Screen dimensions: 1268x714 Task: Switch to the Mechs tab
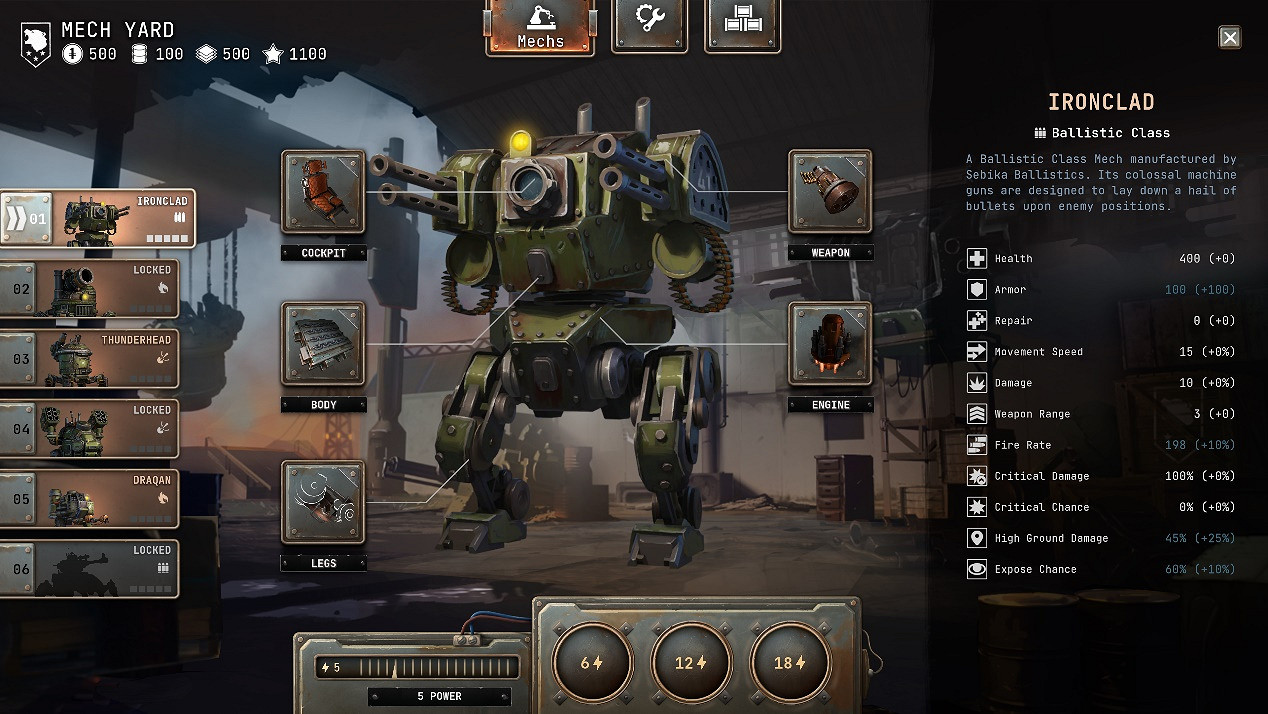click(540, 26)
